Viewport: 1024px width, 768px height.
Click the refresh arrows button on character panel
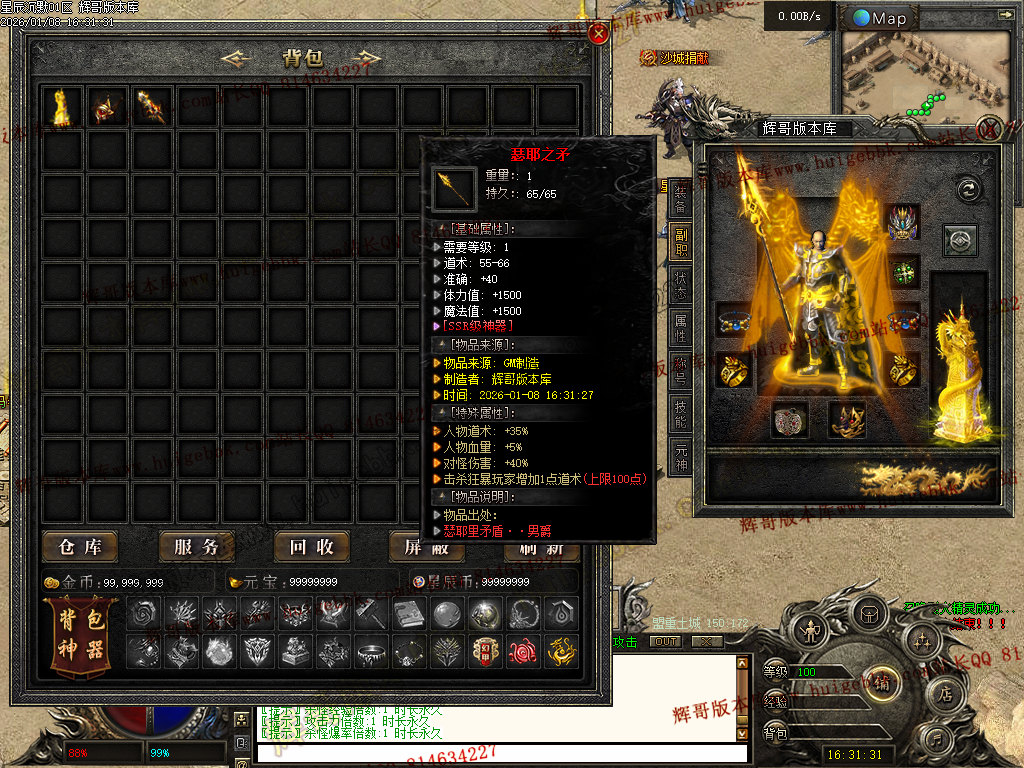click(x=967, y=189)
